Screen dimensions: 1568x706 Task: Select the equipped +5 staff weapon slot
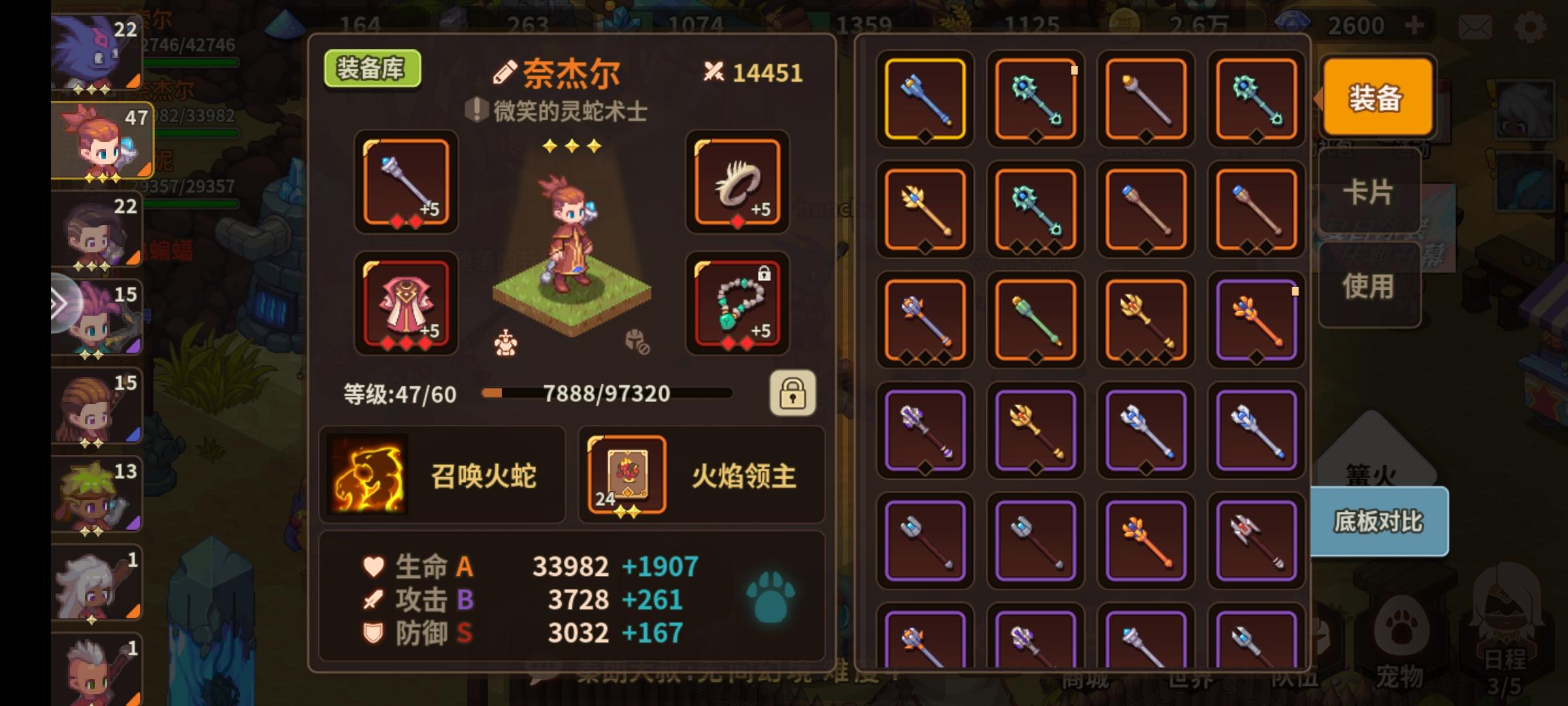point(406,184)
